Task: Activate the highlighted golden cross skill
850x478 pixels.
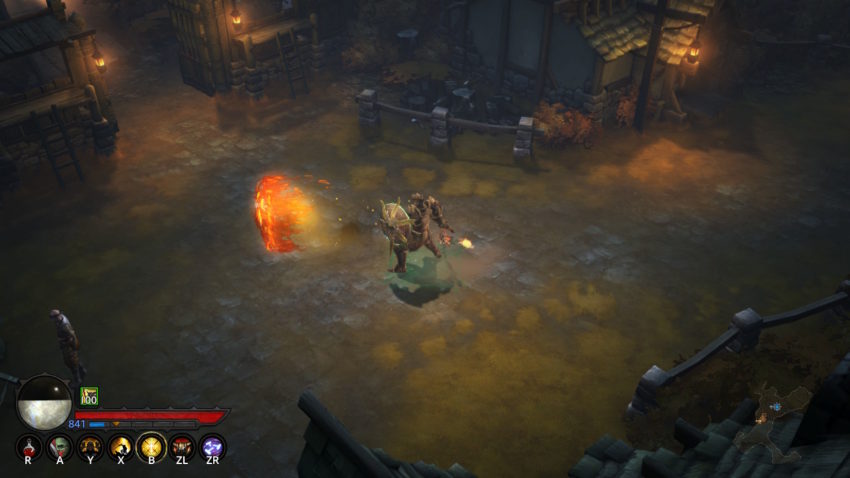Action: tap(151, 446)
